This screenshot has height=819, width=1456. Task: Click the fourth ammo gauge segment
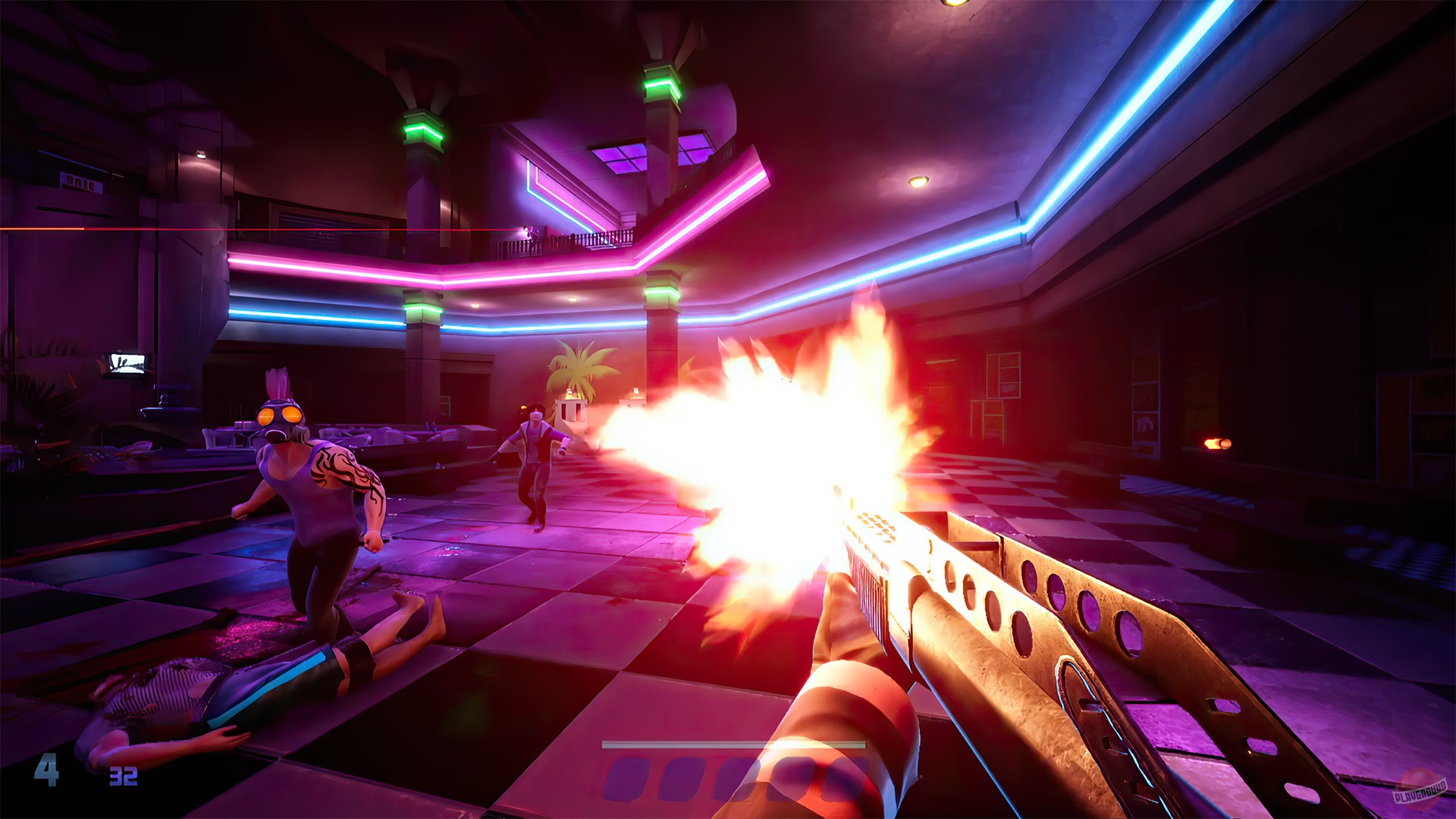coord(790,777)
